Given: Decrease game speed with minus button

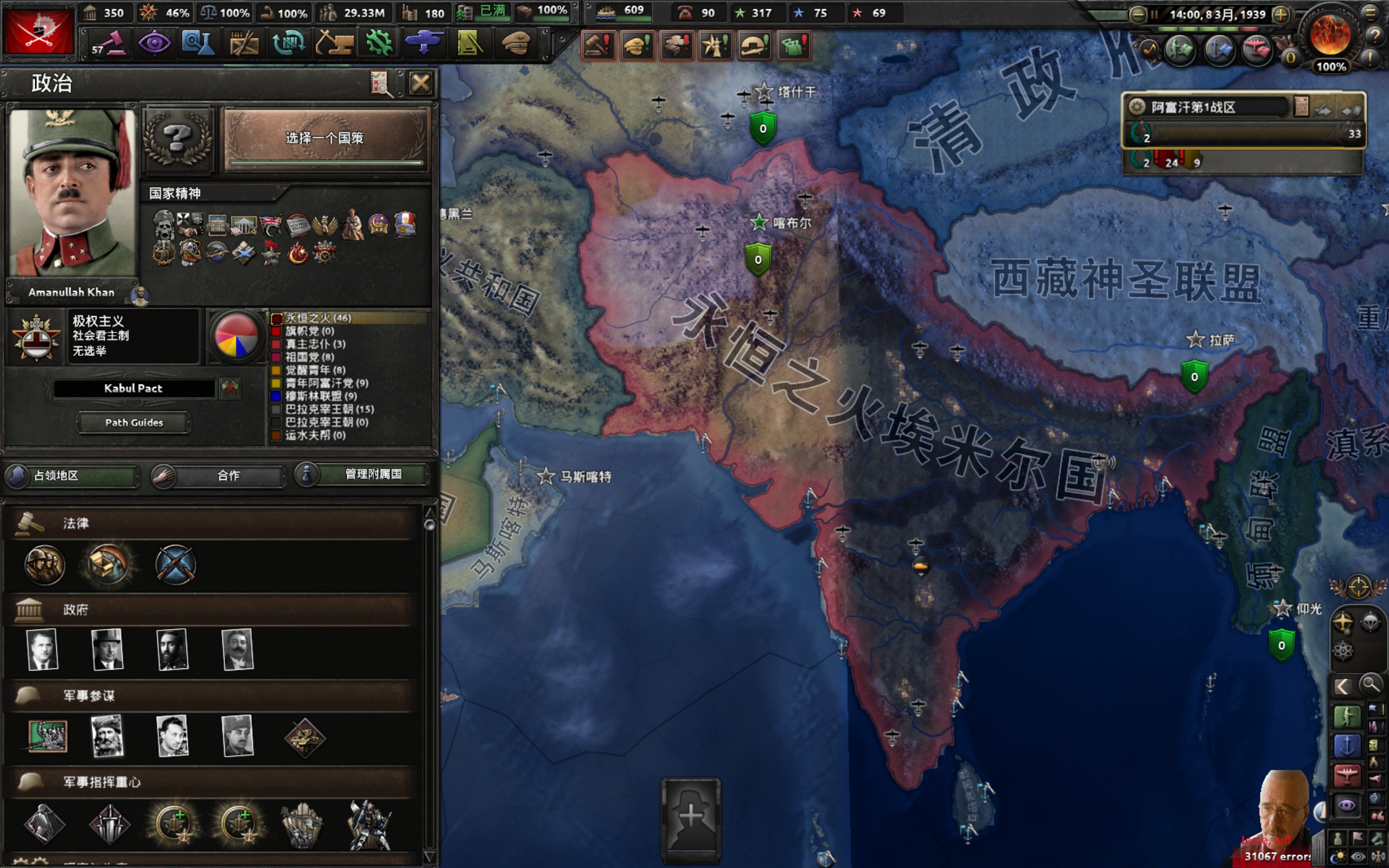Looking at the screenshot, I should 1137,14.
